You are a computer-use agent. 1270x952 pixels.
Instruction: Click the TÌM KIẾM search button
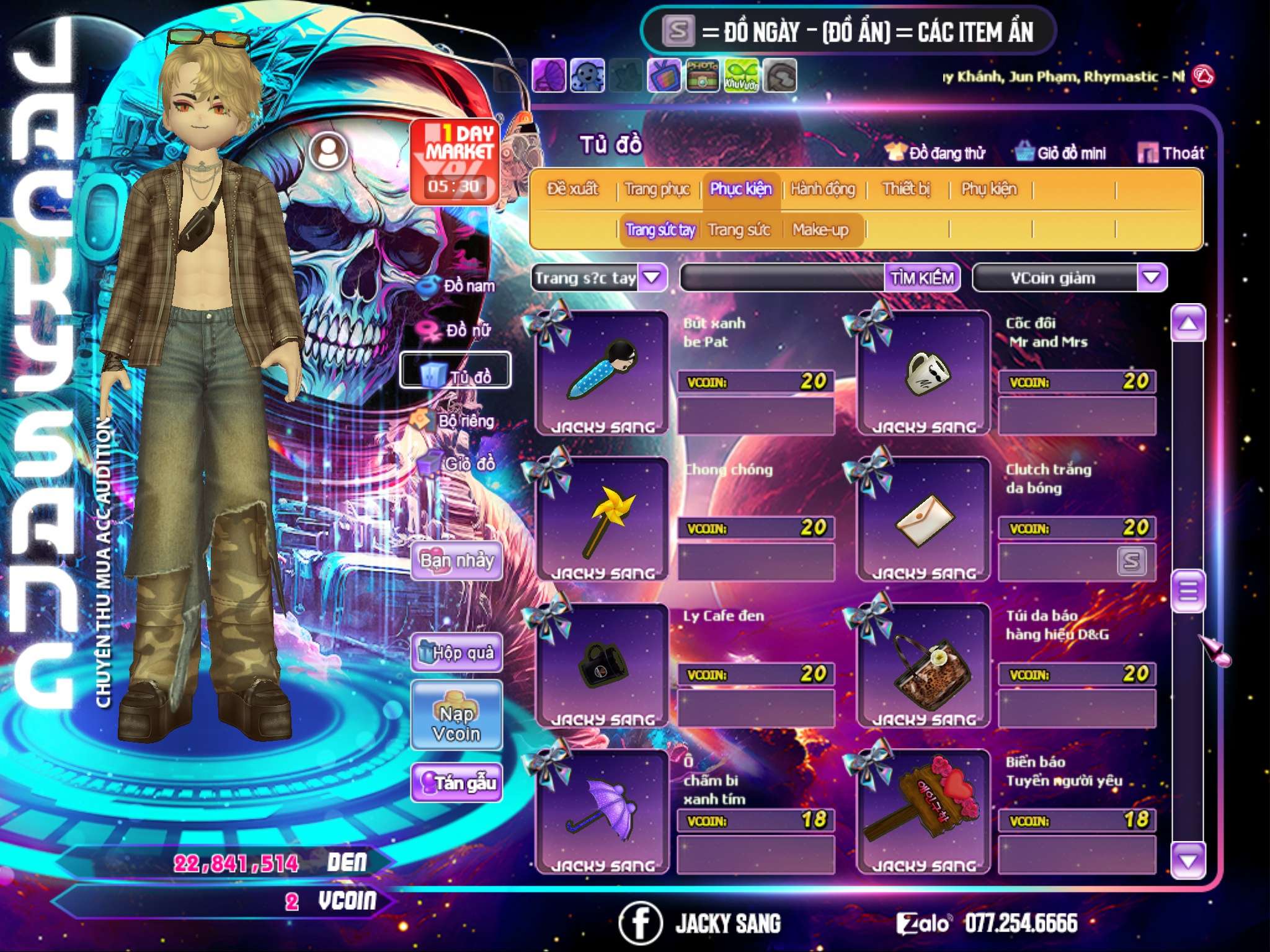tap(921, 278)
